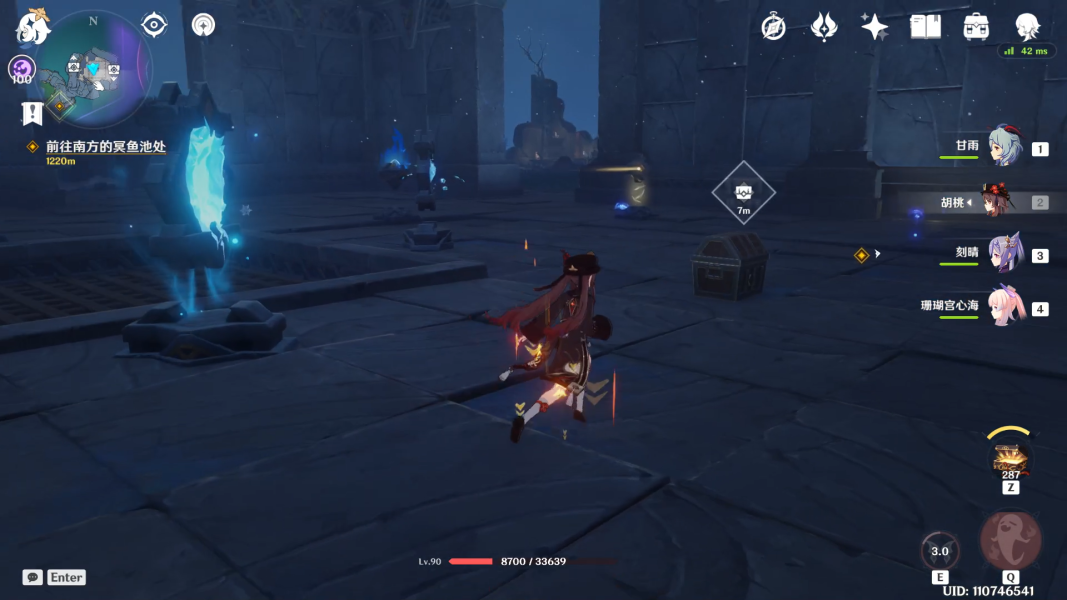Open the character head icon menu
This screenshot has height=600, width=1067.
tap(1027, 27)
